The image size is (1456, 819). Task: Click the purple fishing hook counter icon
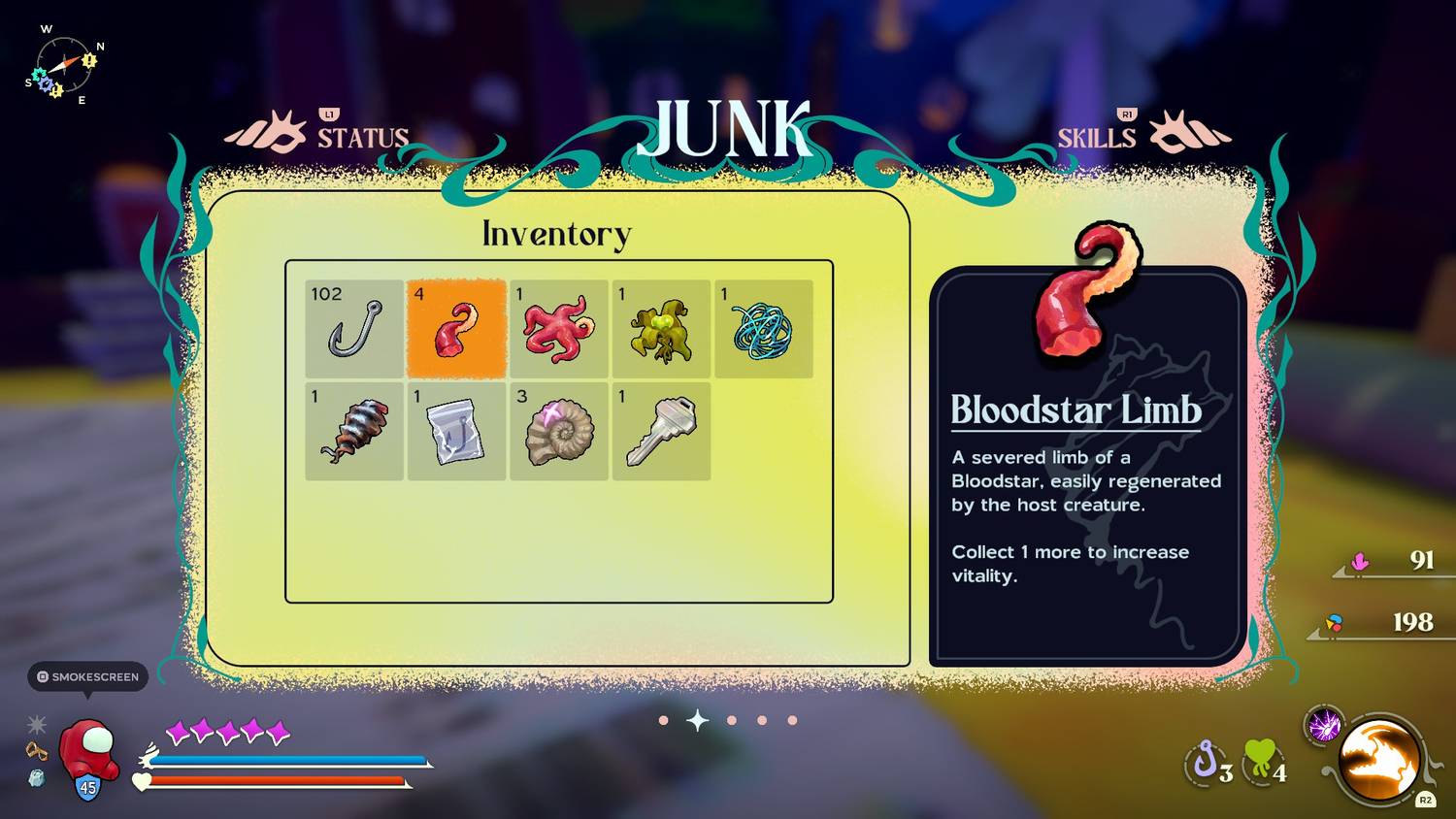pos(1206,760)
